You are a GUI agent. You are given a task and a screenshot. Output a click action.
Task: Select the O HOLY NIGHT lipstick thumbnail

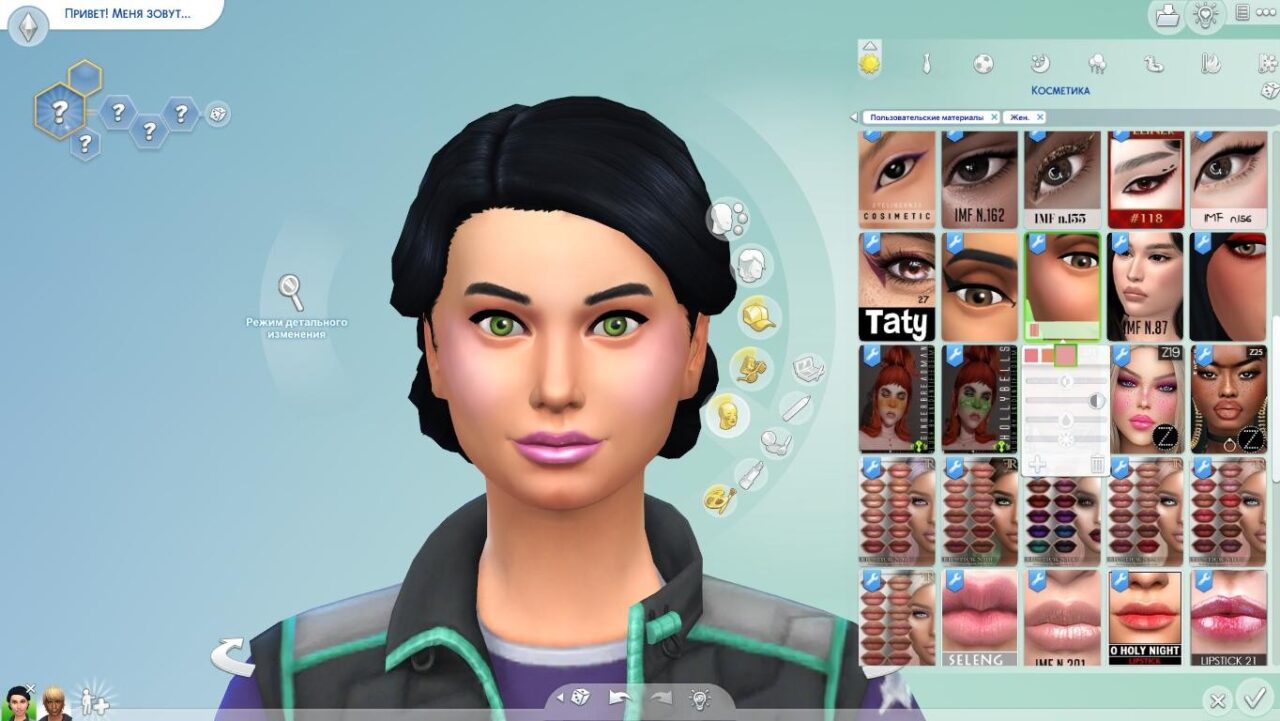click(1145, 617)
